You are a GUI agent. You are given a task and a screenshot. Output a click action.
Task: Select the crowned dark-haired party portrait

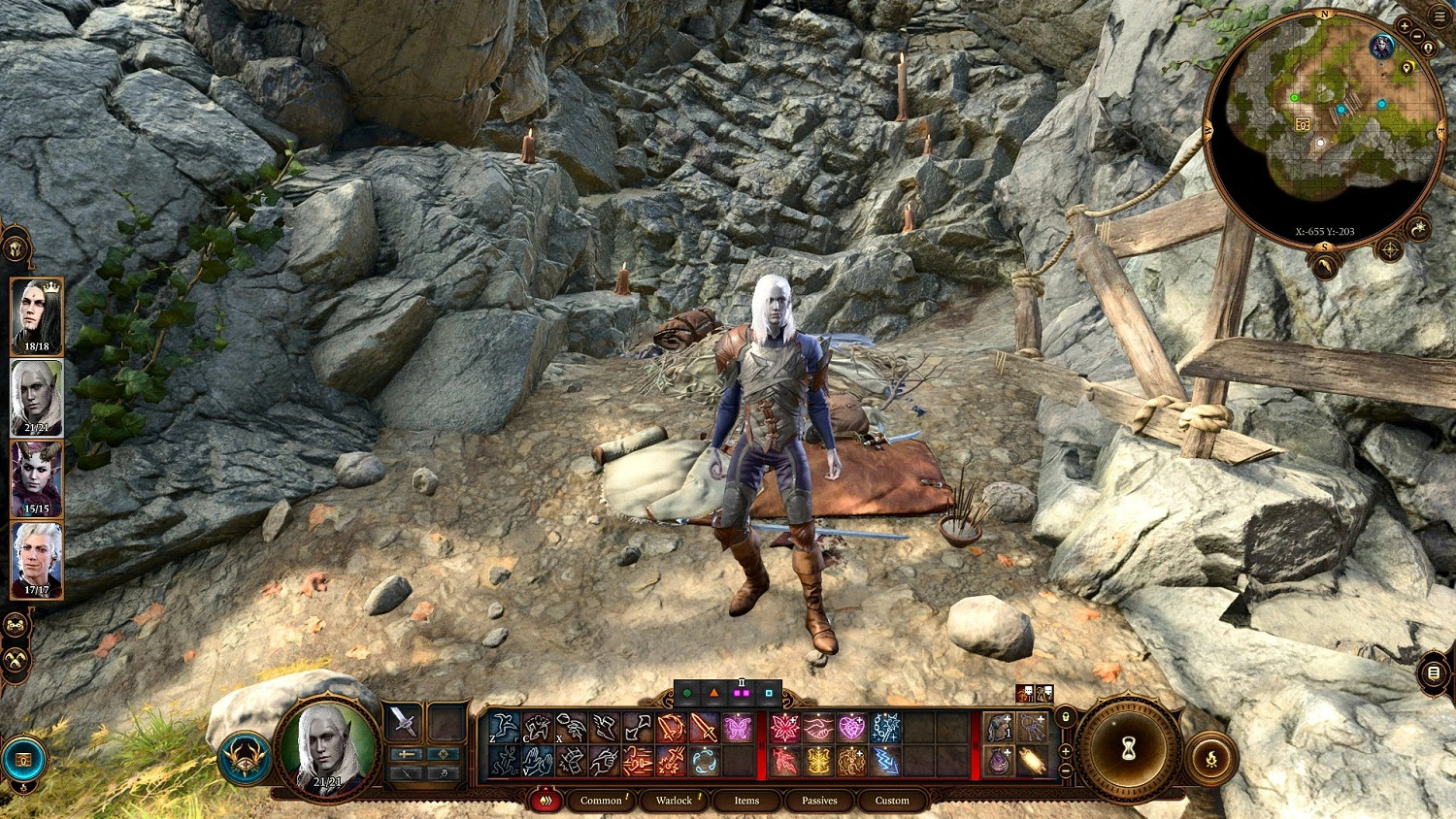[37, 315]
